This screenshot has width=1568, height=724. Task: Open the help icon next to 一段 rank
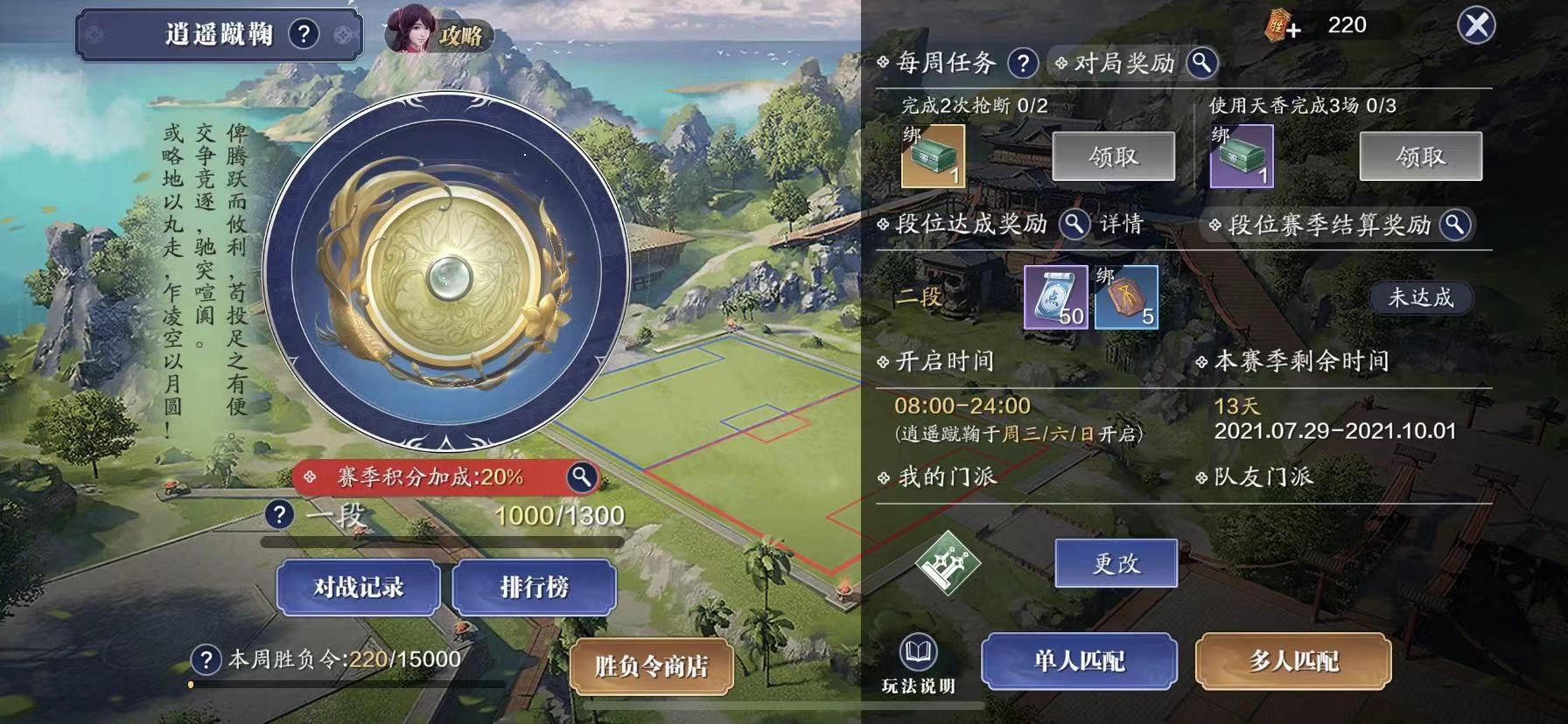[x=280, y=515]
